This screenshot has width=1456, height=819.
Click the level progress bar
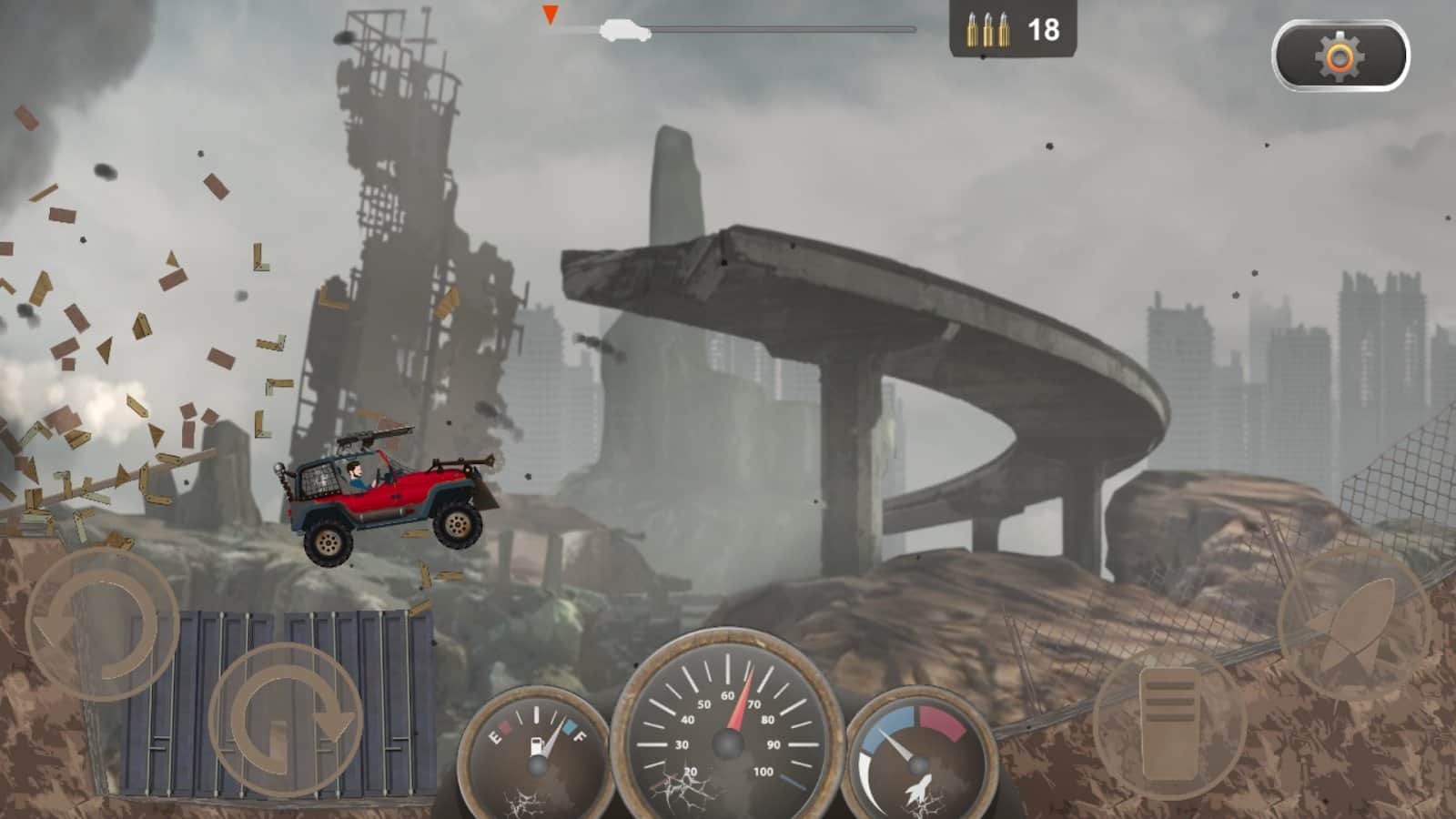(773, 28)
